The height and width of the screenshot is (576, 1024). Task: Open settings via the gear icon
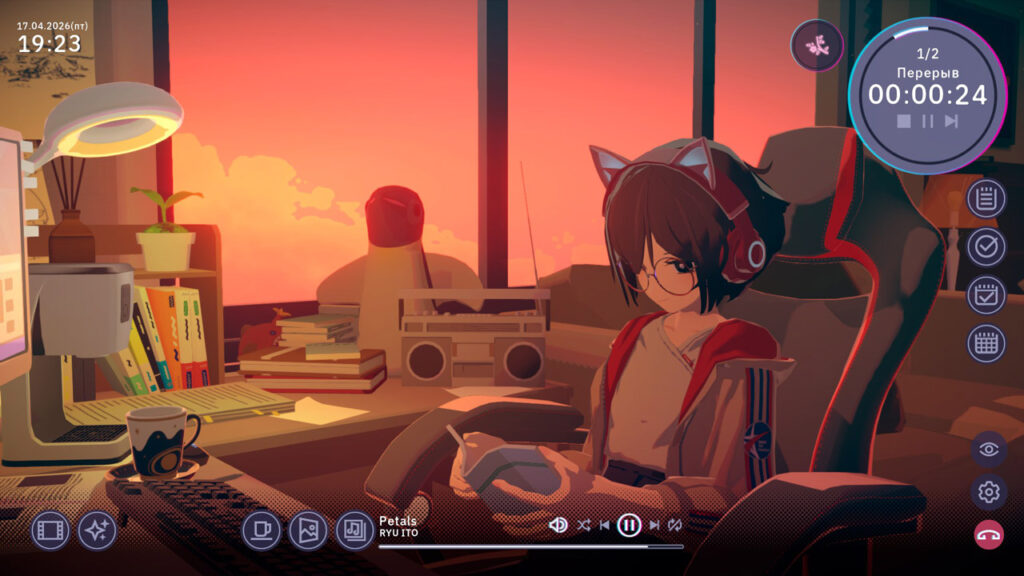[989, 492]
